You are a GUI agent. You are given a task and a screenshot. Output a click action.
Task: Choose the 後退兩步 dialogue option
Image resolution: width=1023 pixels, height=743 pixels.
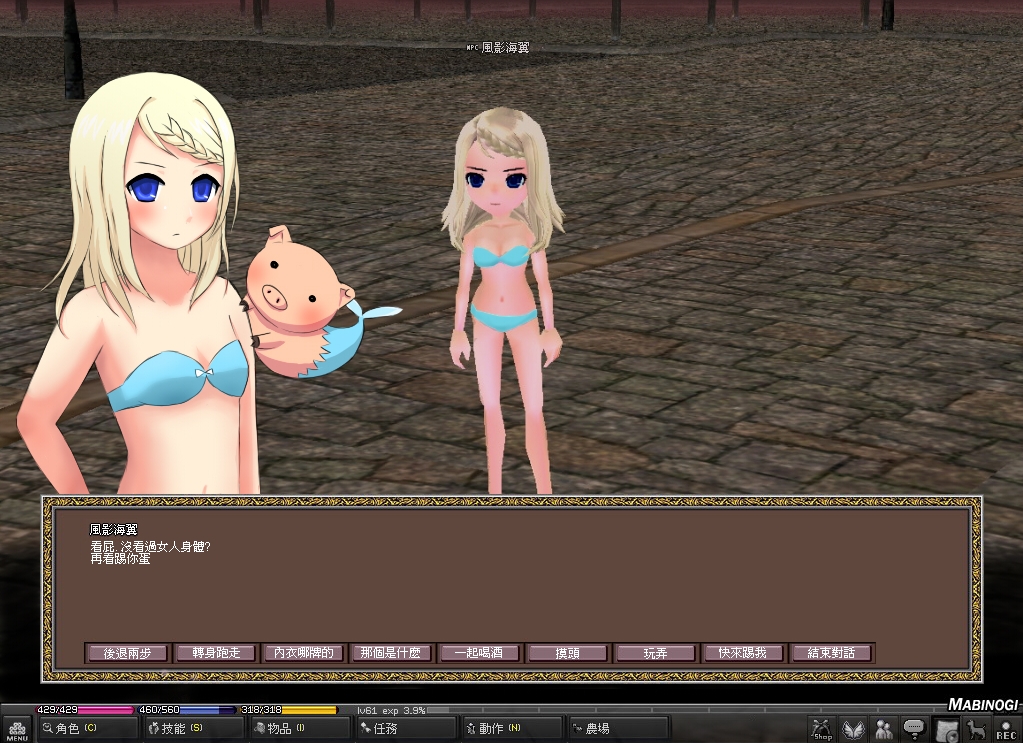tap(127, 653)
